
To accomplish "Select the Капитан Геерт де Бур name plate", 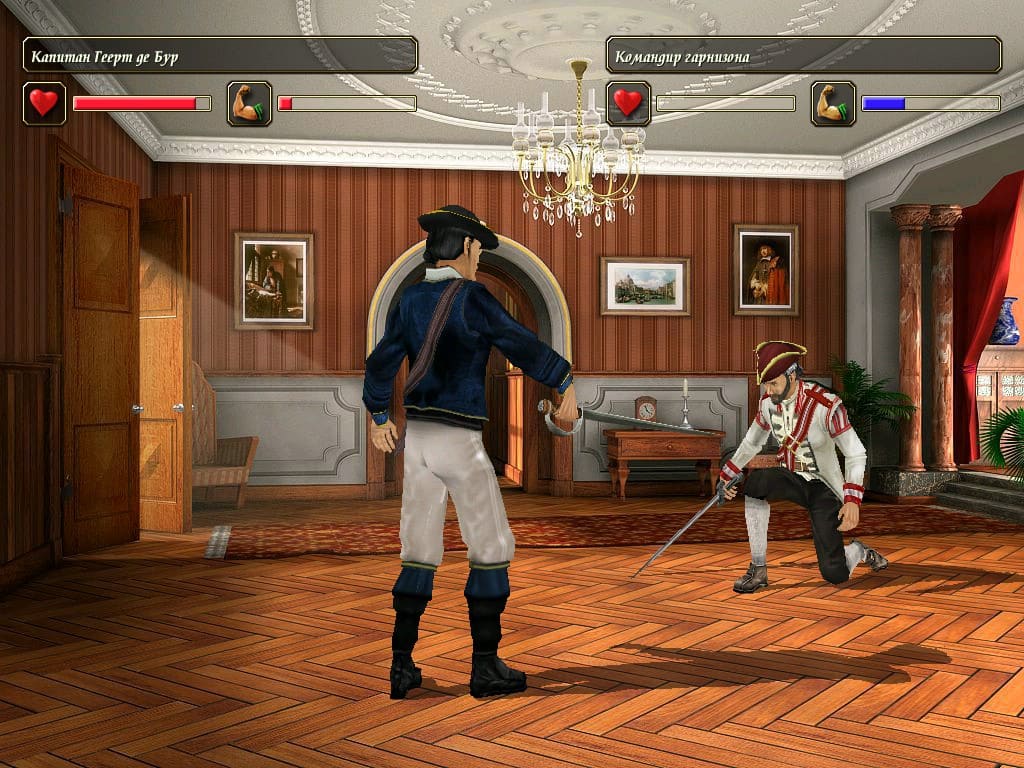I will tap(220, 55).
